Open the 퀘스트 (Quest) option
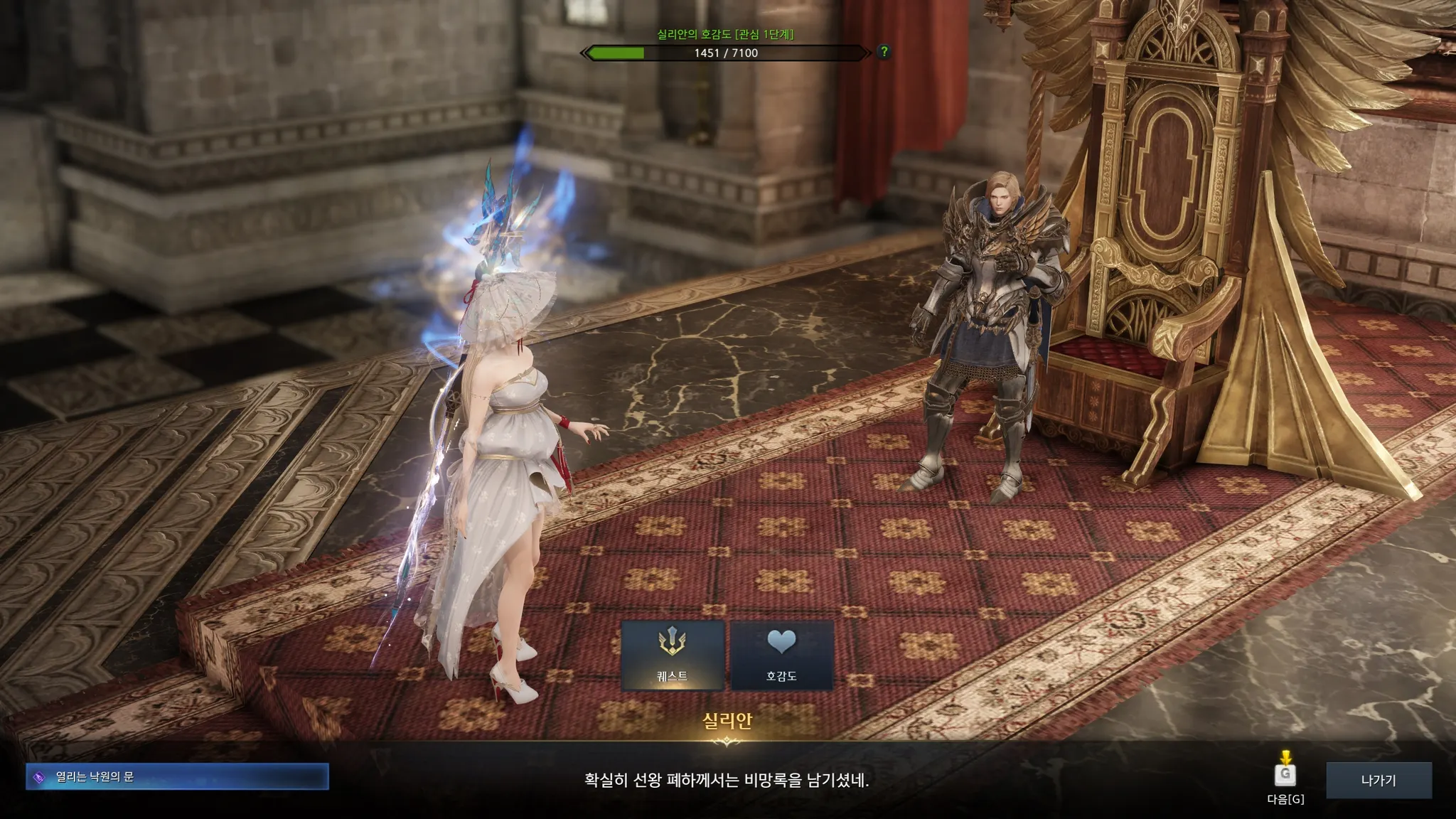Screen dimensions: 1456x819 [672, 655]
